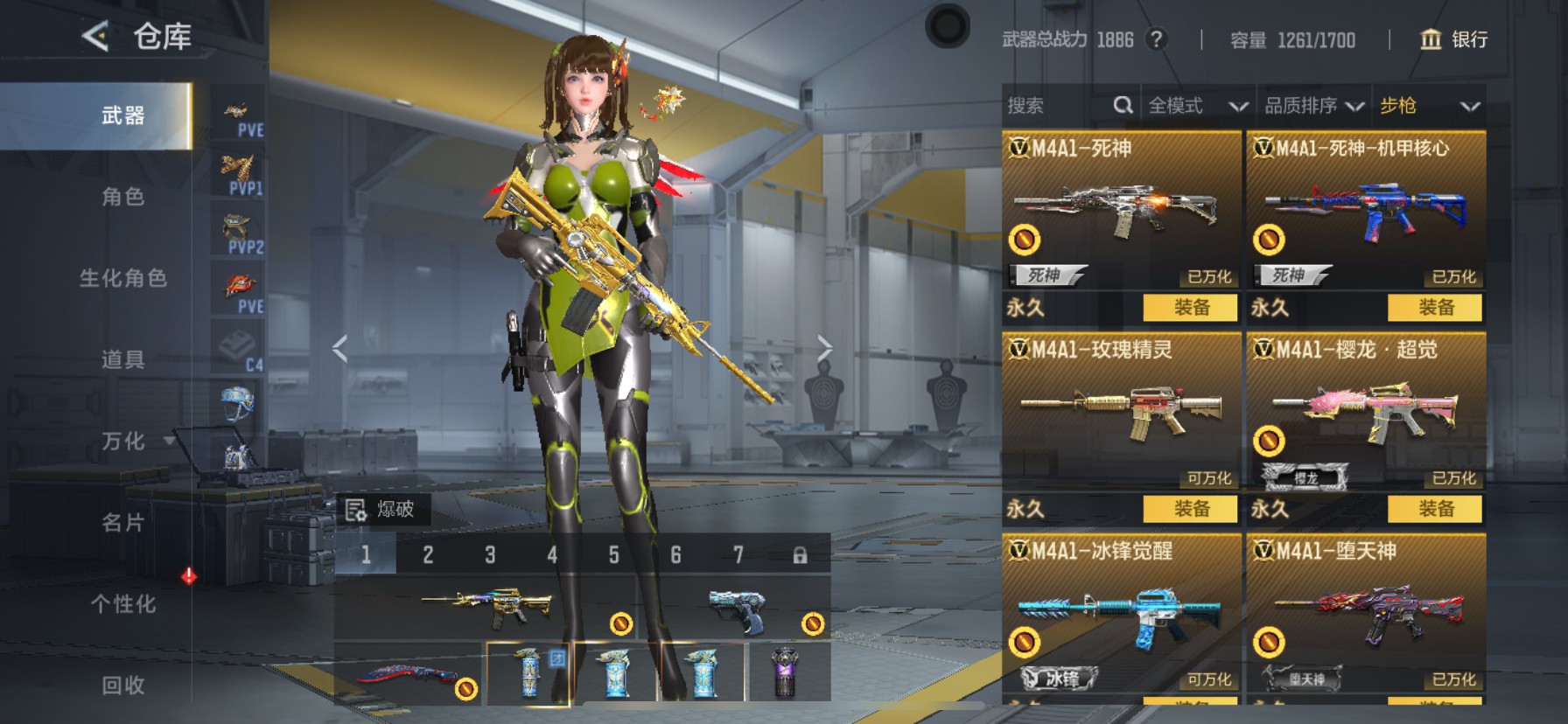The image size is (1568, 724).
Task: Open the 道具 items tab
Action: point(122,359)
